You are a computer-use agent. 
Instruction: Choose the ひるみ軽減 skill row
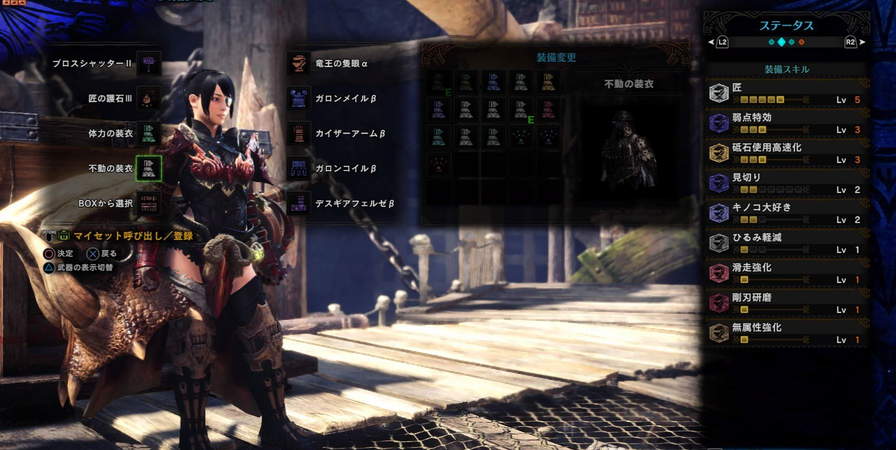point(785,243)
